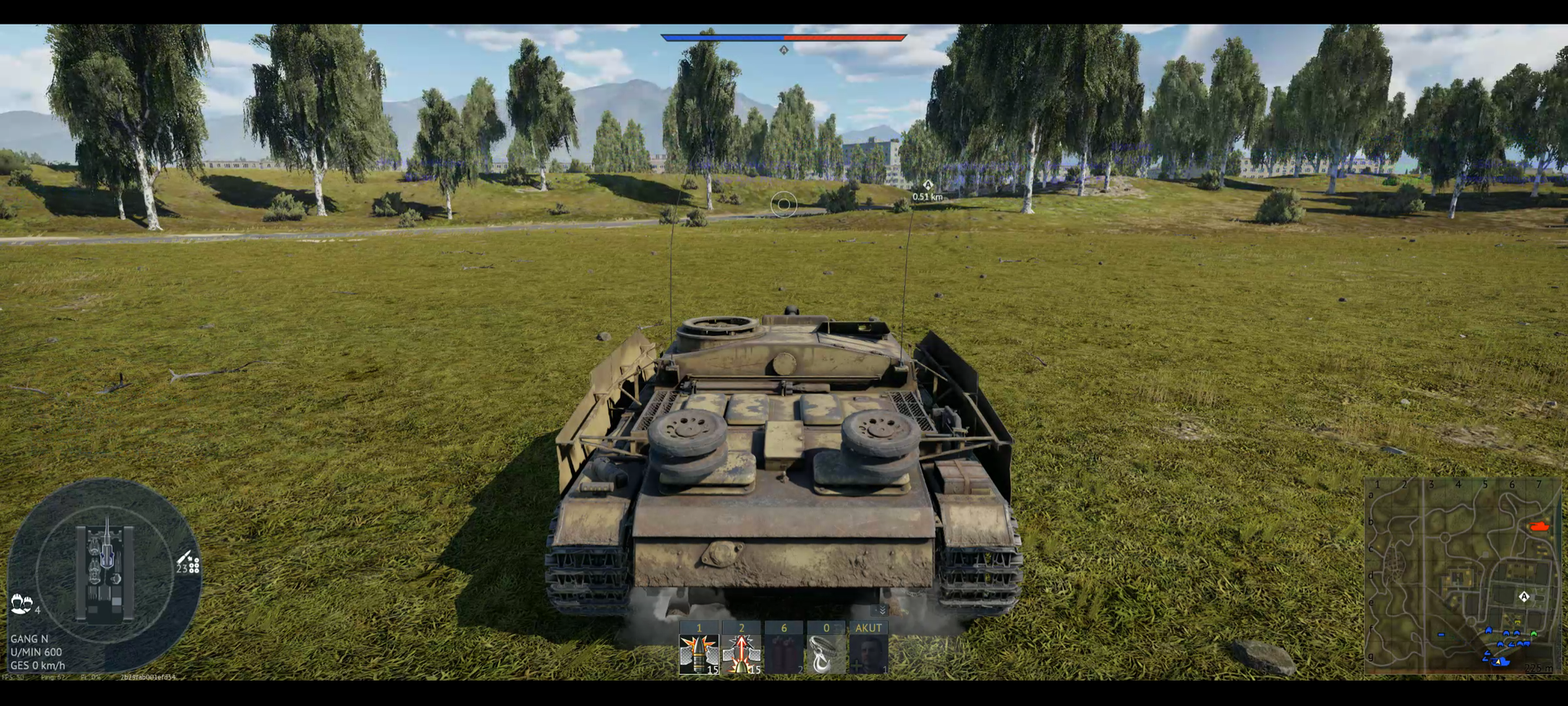Viewport: 1568px width, 706px height.
Task: Switch to the HEAT shell in slot 2
Action: coord(742,654)
